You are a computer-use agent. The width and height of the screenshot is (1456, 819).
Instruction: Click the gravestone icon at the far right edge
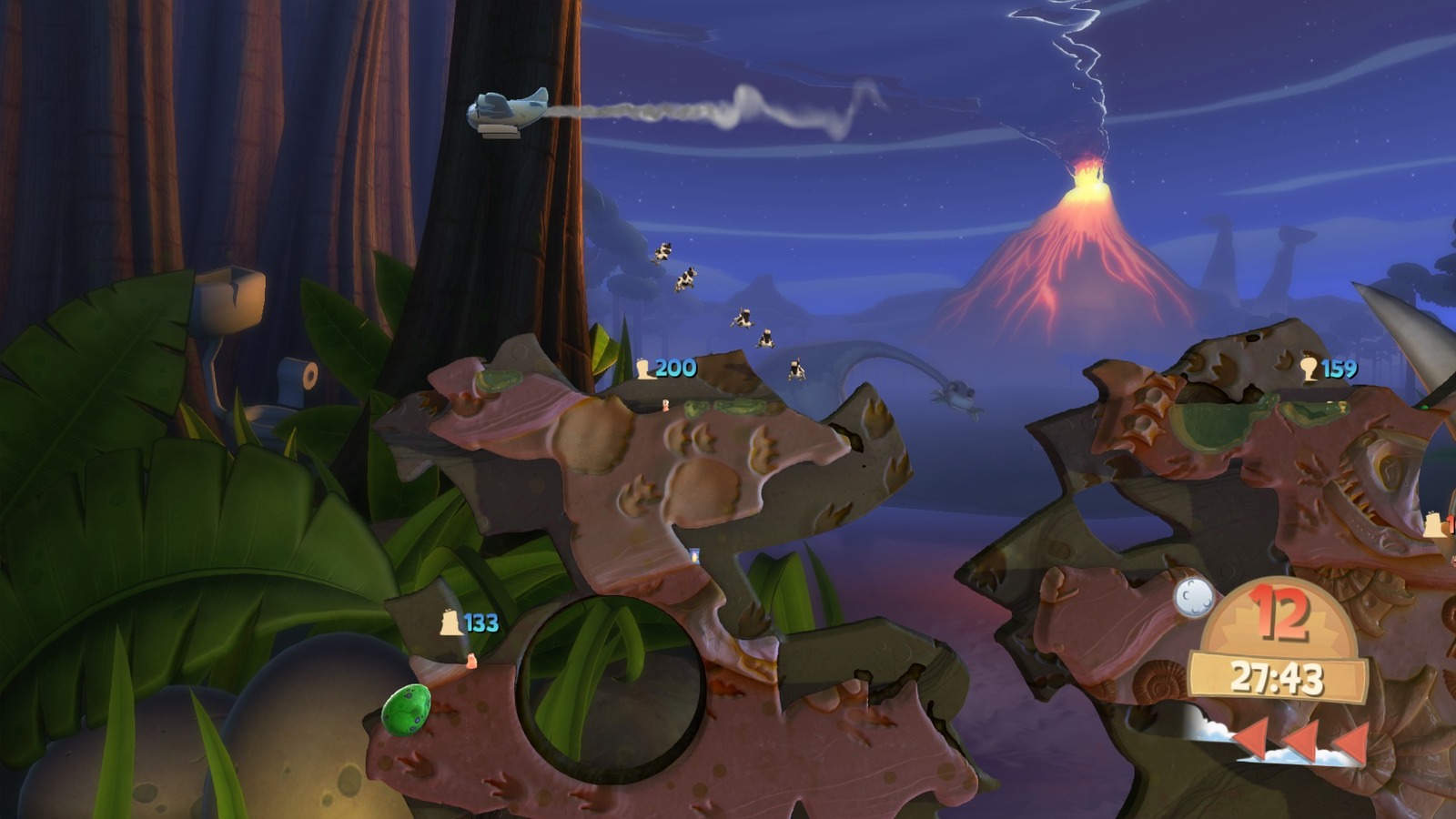coord(1435,526)
